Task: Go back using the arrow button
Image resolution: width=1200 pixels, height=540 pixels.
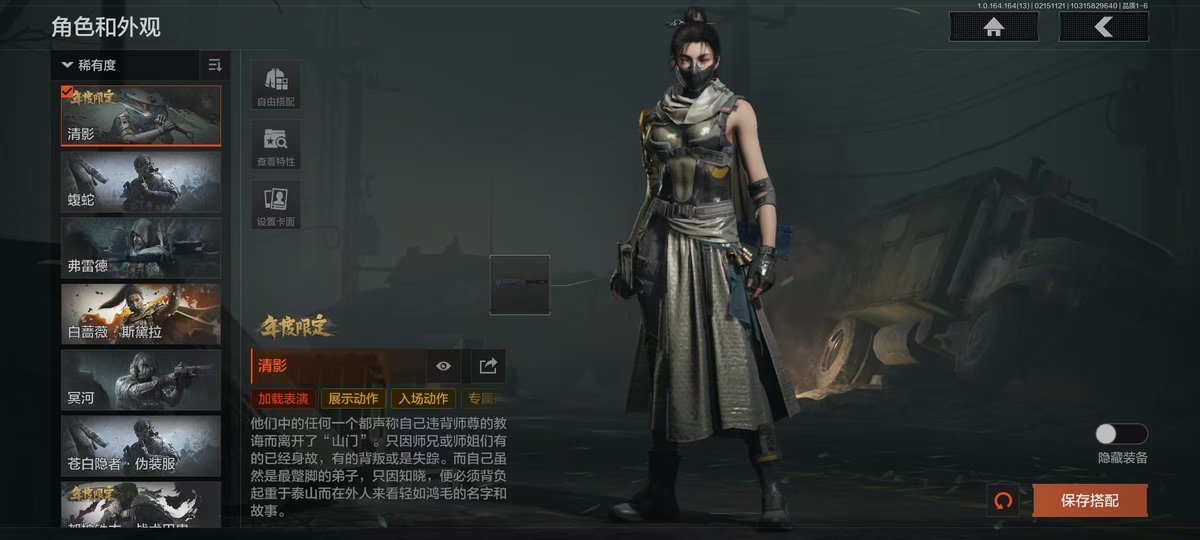Action: (x=1103, y=27)
